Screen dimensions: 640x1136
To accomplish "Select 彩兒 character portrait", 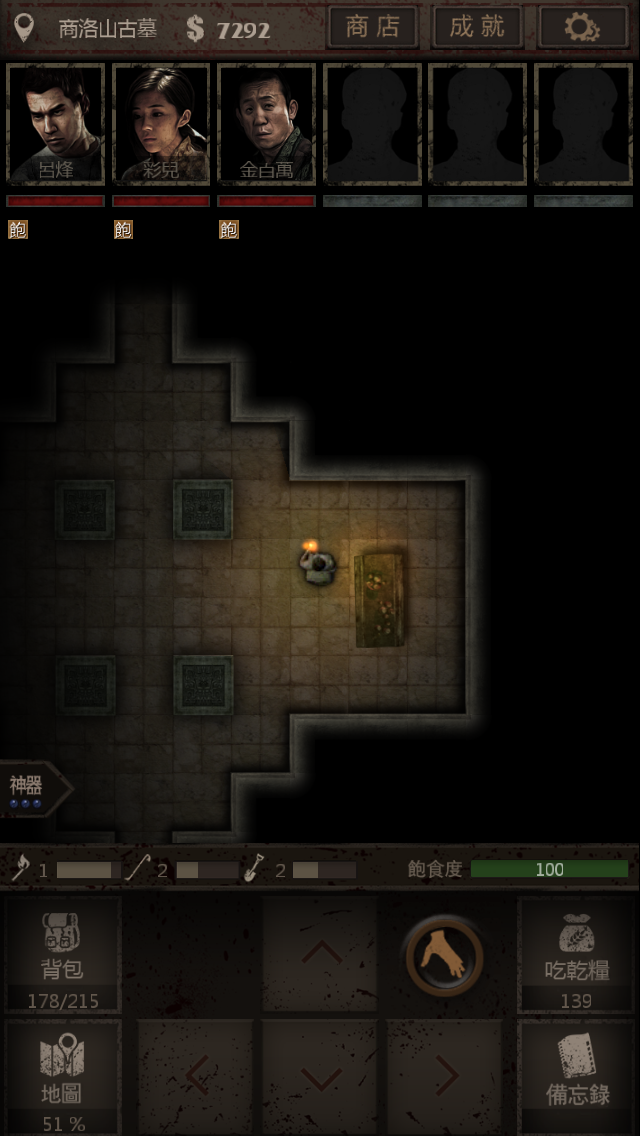I will point(161,125).
